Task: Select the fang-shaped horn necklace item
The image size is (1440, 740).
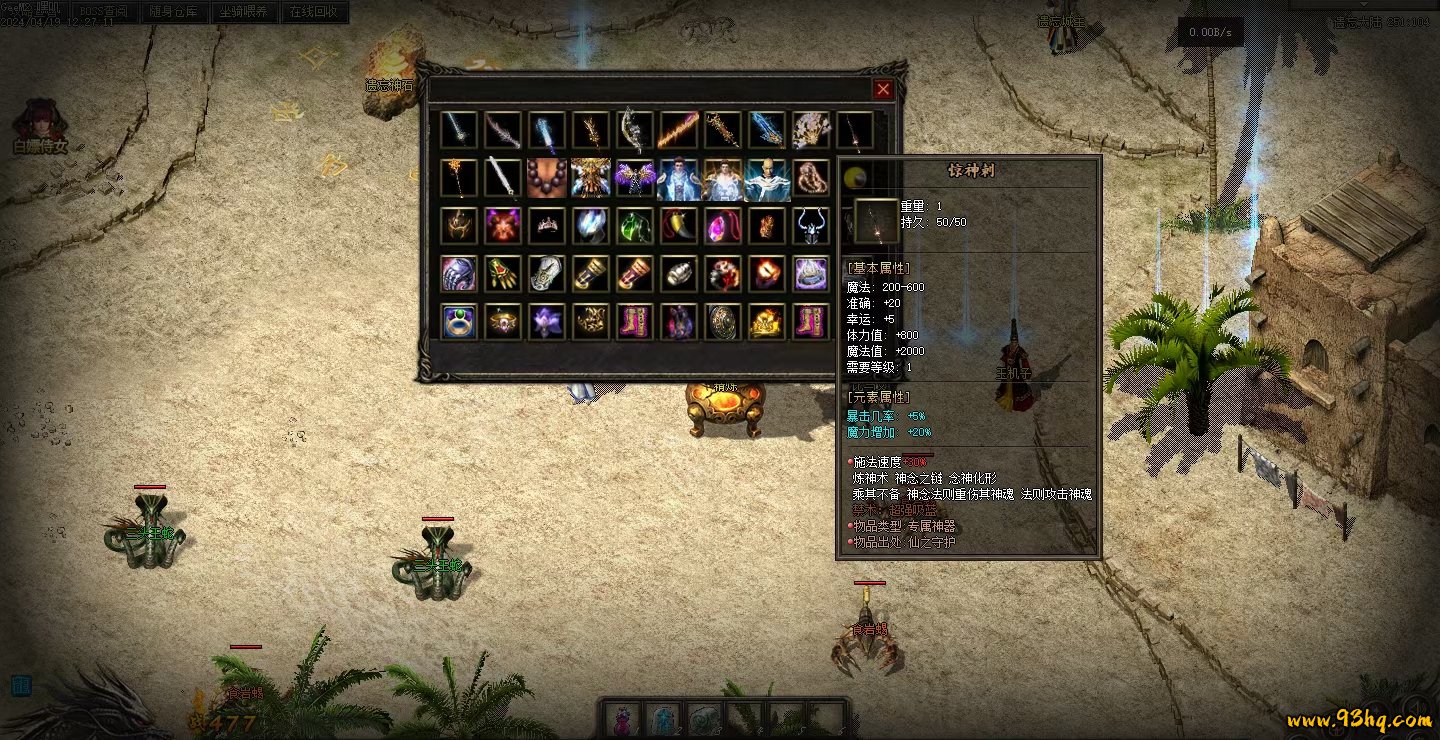Action: [x=679, y=226]
